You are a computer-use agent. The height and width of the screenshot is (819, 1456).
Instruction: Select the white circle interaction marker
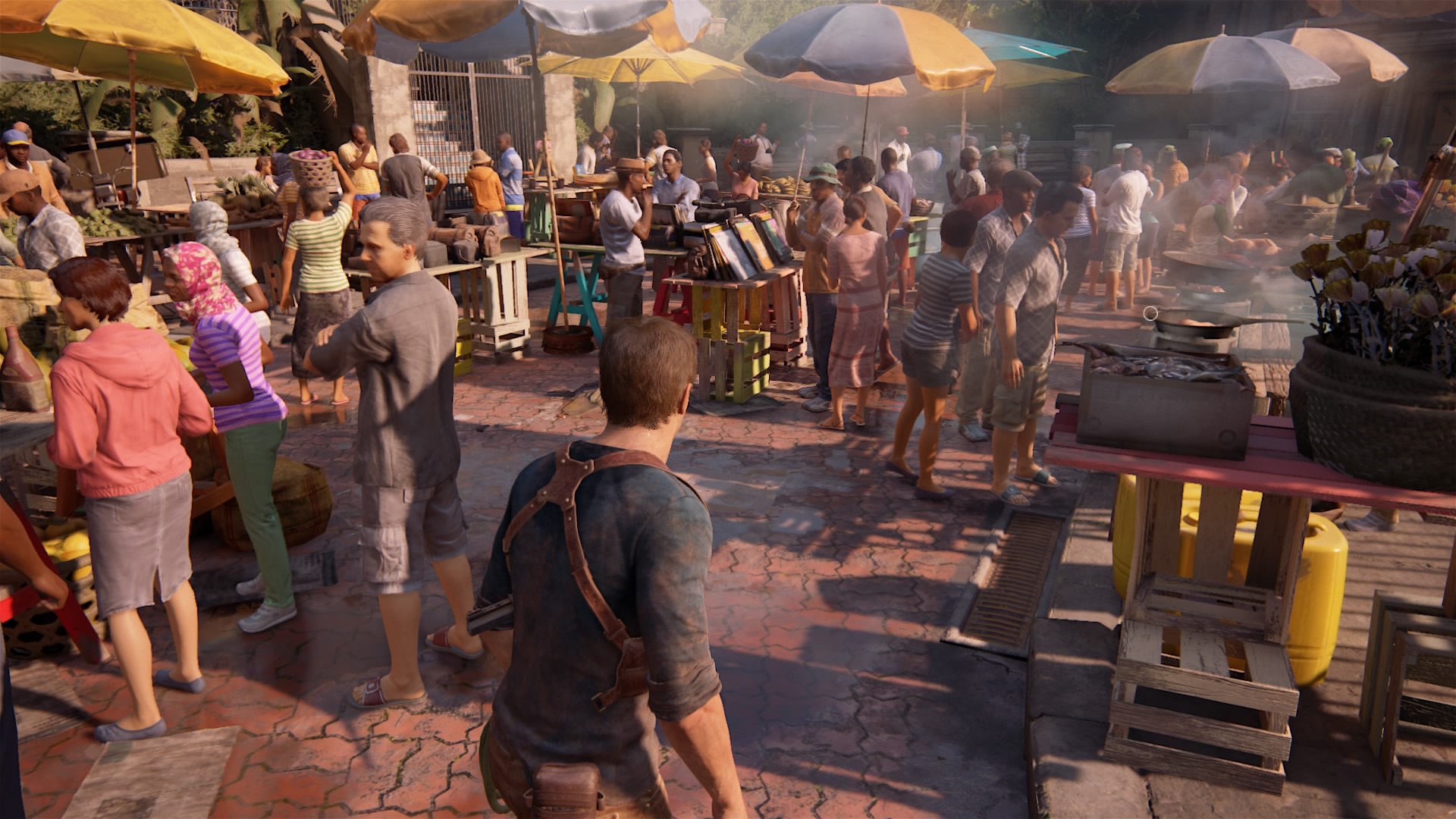[x=1150, y=313]
